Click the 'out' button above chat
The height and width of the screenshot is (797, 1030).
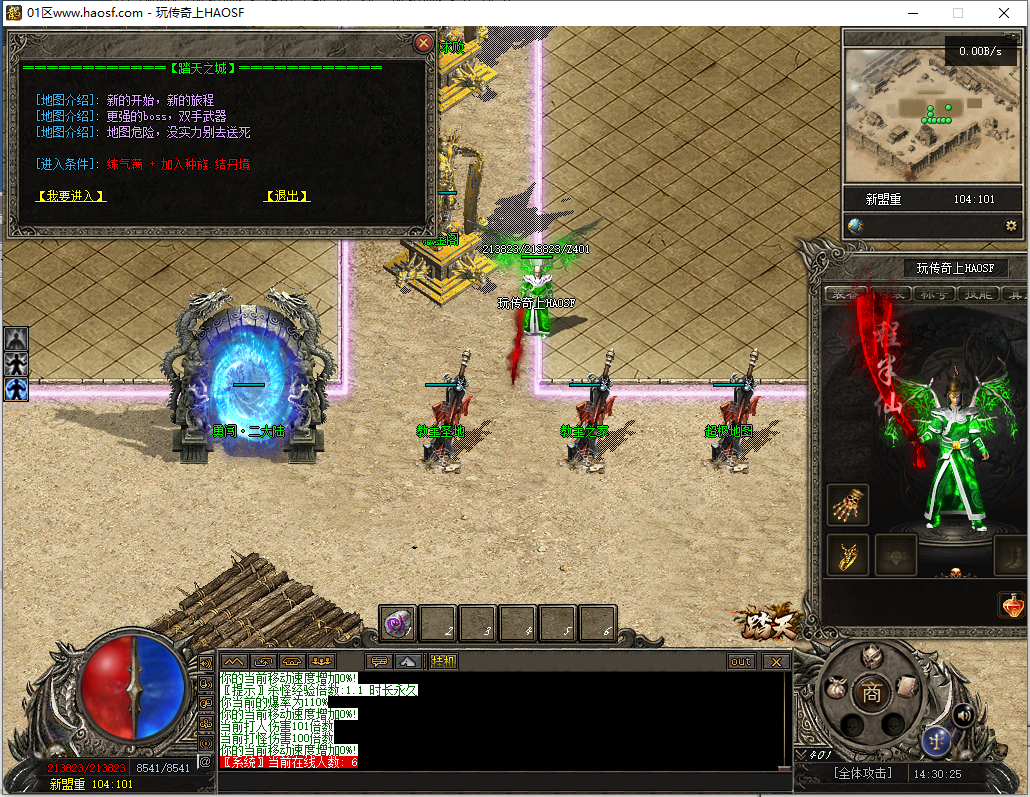coord(741,661)
